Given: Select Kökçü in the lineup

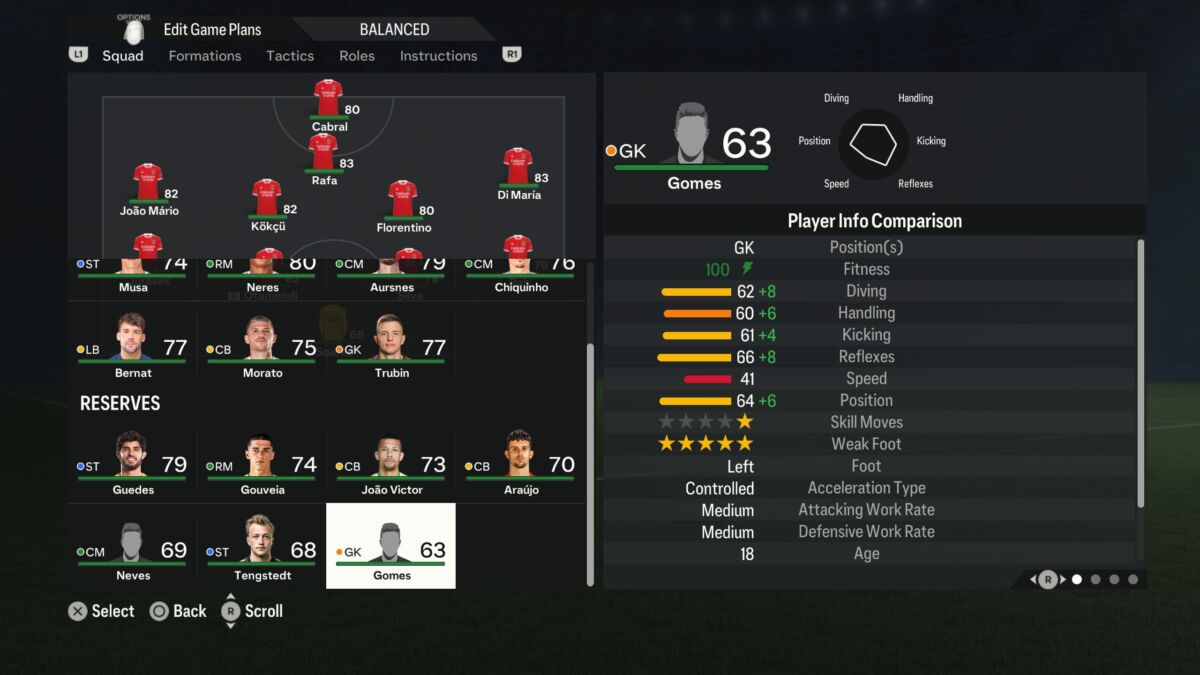Looking at the screenshot, I should coord(267,203).
